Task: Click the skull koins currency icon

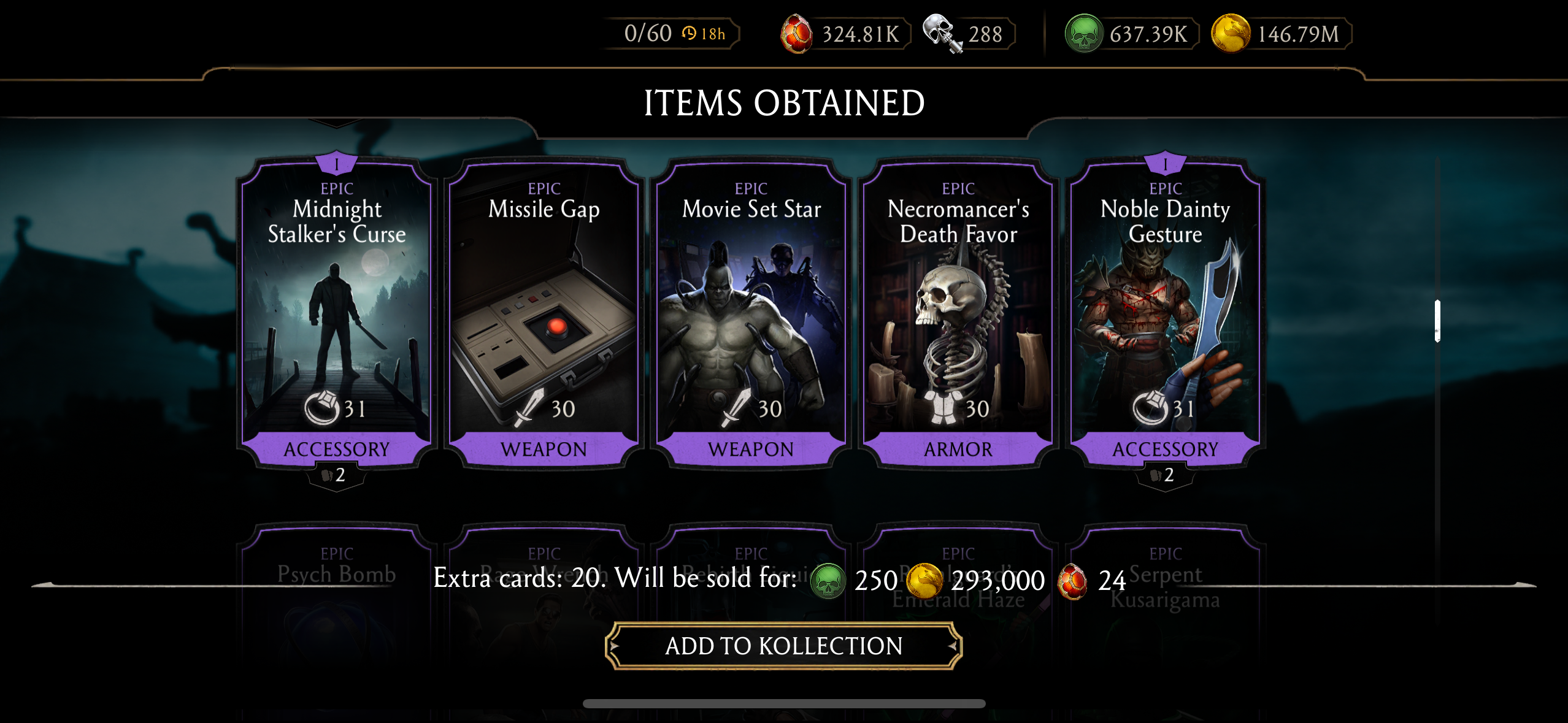Action: click(x=944, y=33)
